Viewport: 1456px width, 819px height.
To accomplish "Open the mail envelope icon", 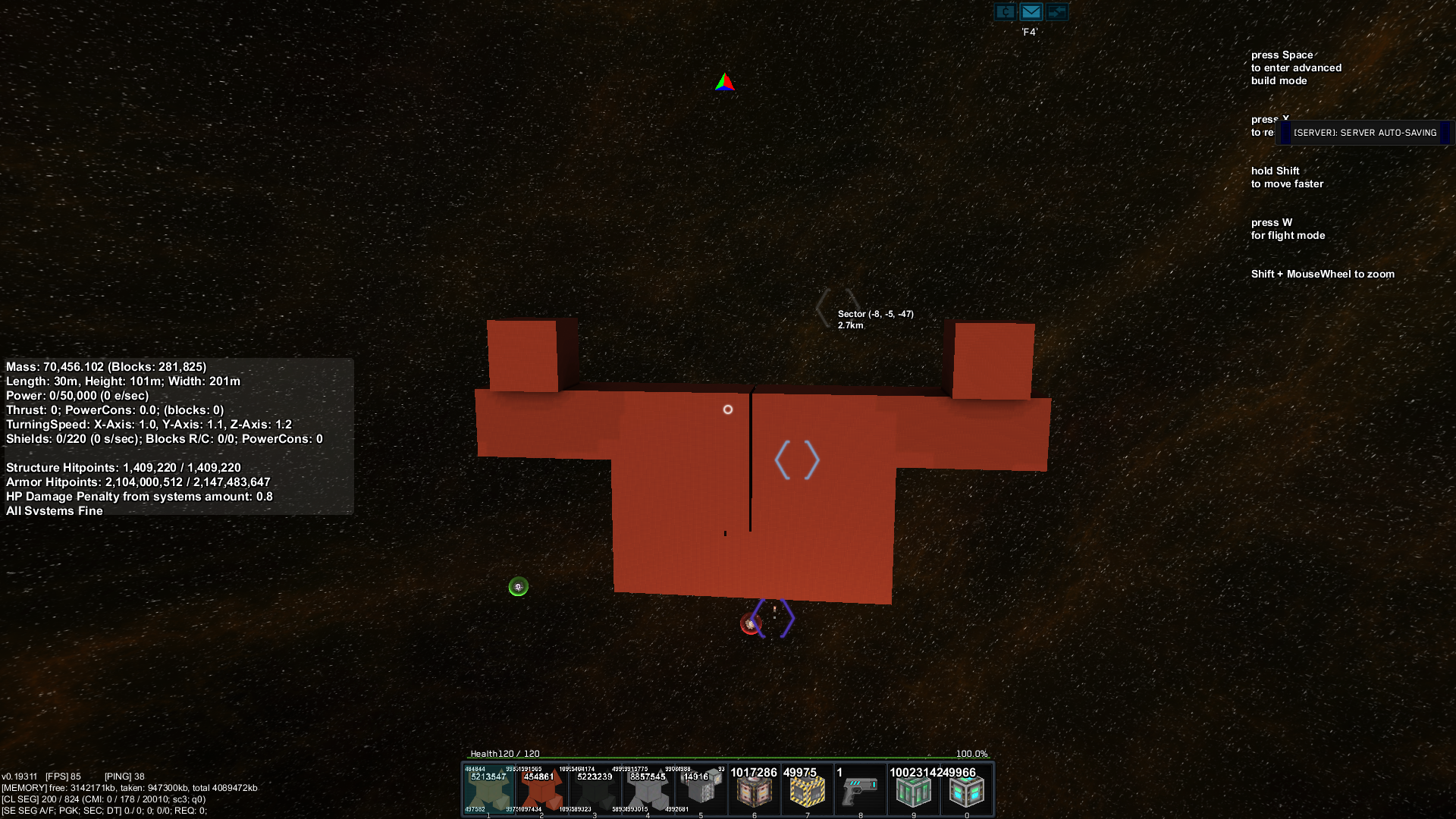I will click(1031, 11).
